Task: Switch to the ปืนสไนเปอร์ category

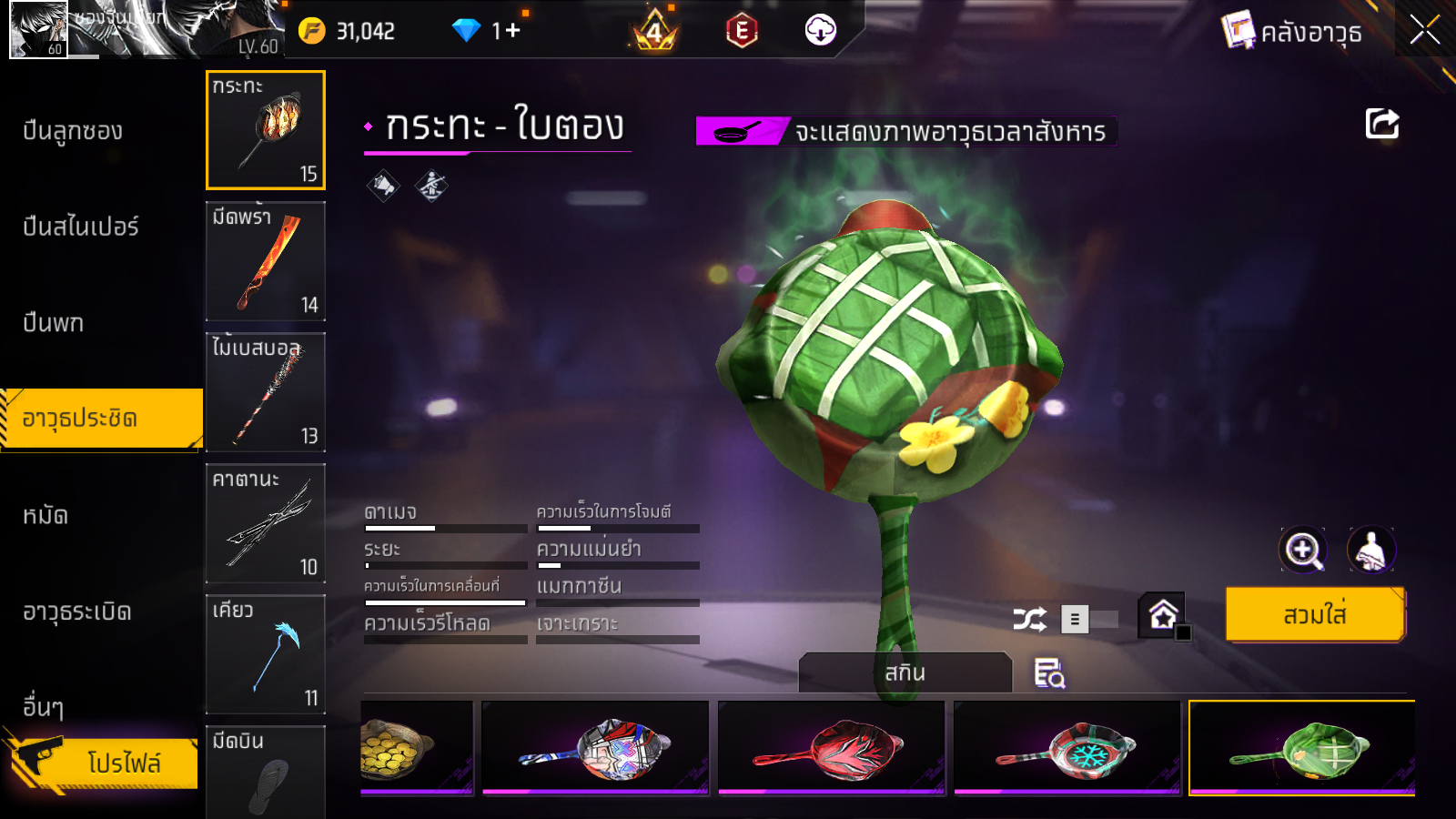Action: 80,227
